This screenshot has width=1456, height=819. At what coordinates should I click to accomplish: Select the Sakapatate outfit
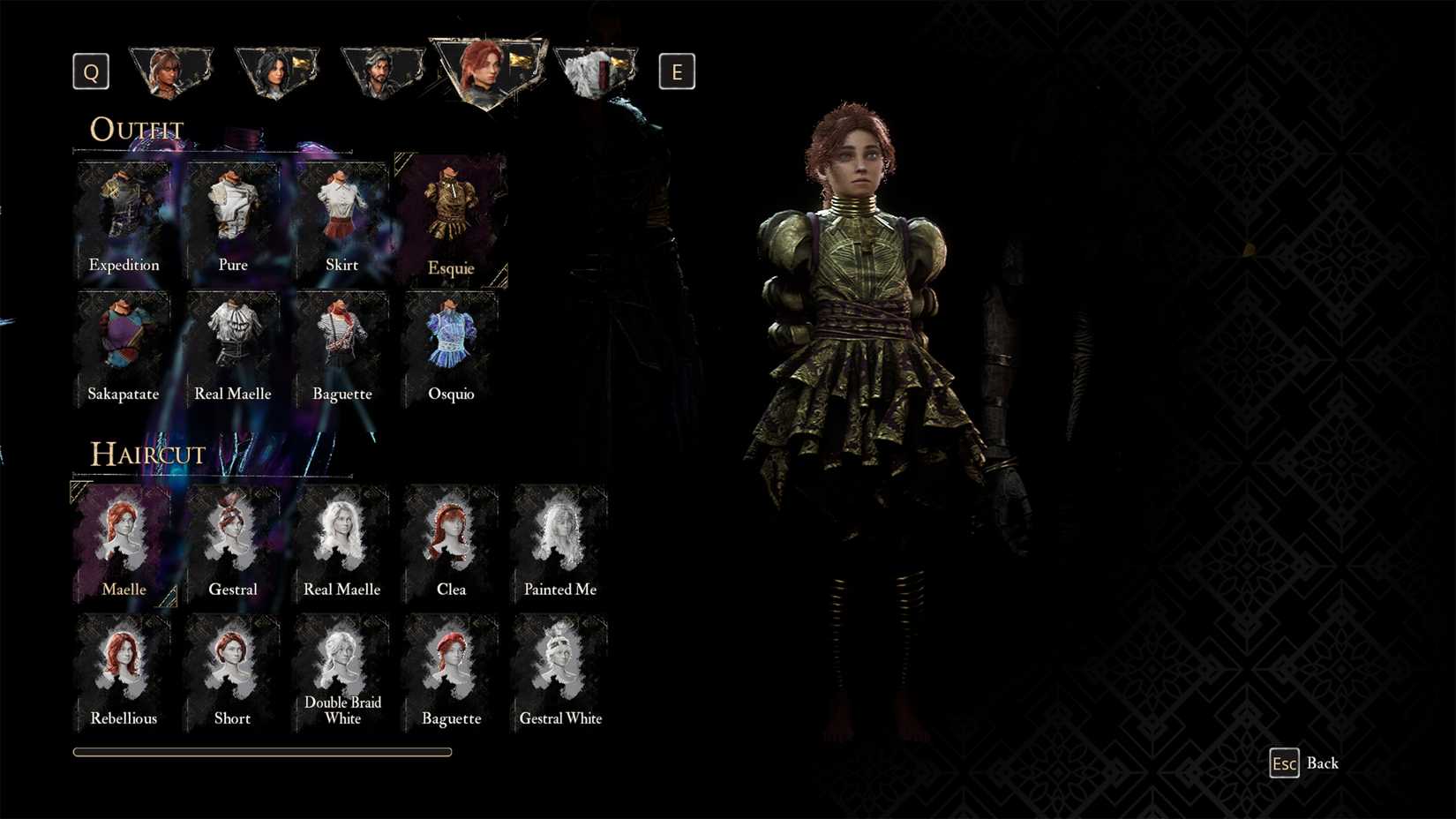point(124,344)
